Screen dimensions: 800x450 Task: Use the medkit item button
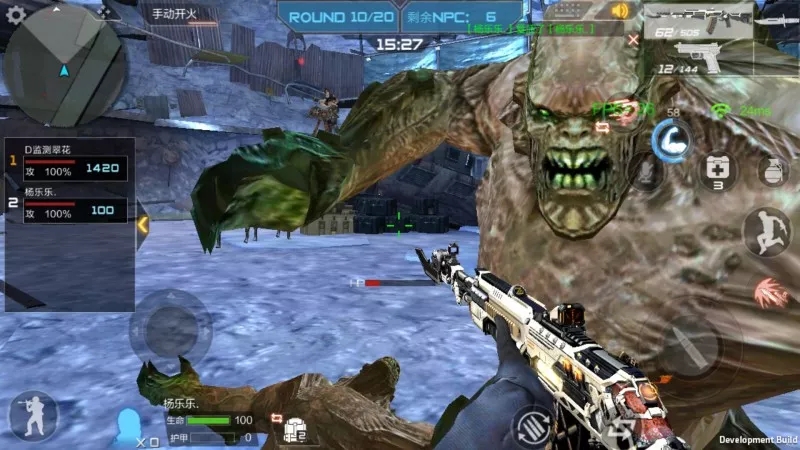[x=716, y=168]
